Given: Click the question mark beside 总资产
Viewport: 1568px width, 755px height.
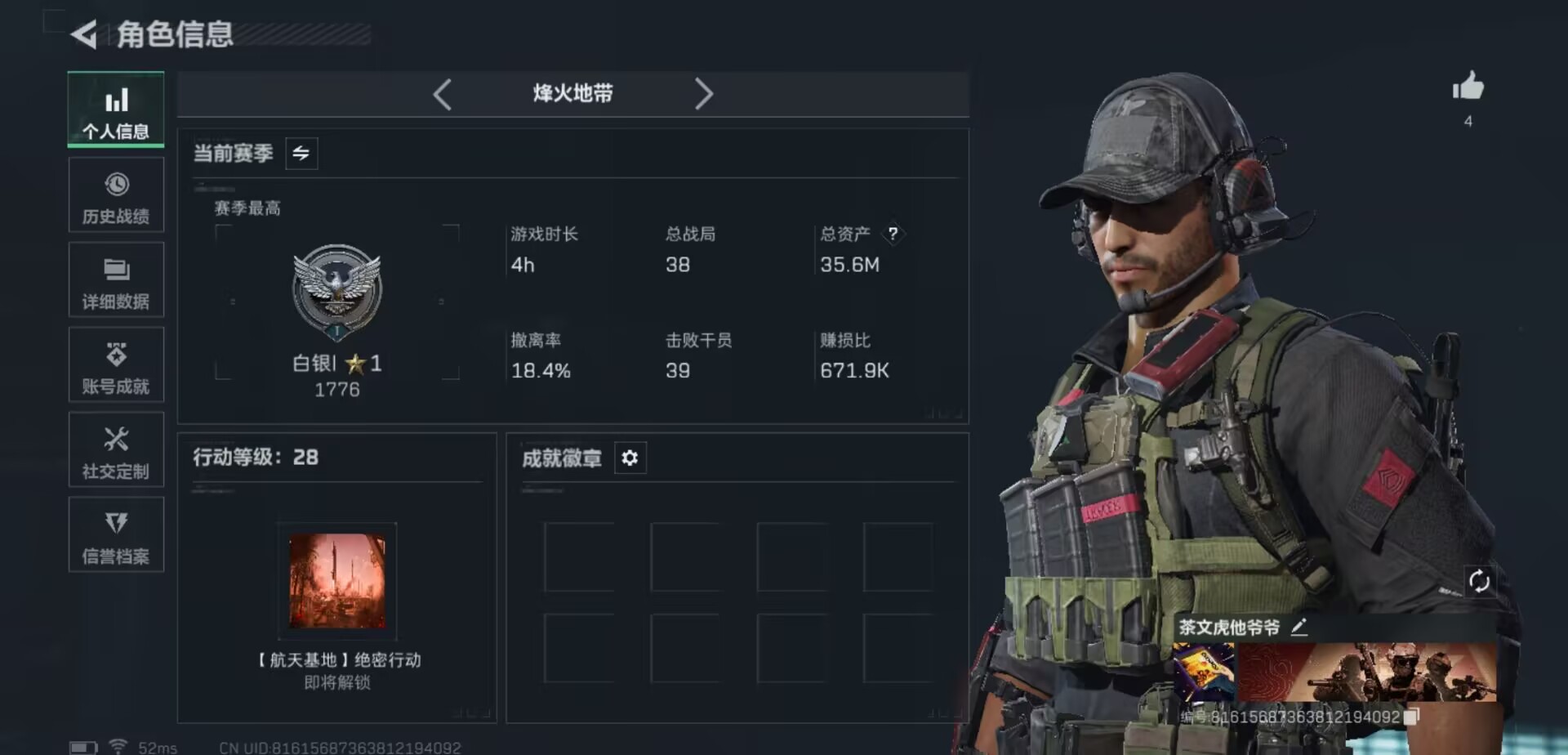Looking at the screenshot, I should (893, 235).
